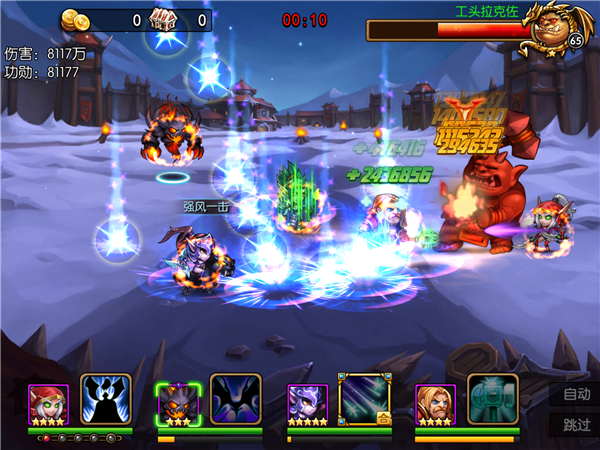The height and width of the screenshot is (450, 600).
Task: Toggle the 自动 auto-battle button
Action: (x=577, y=394)
